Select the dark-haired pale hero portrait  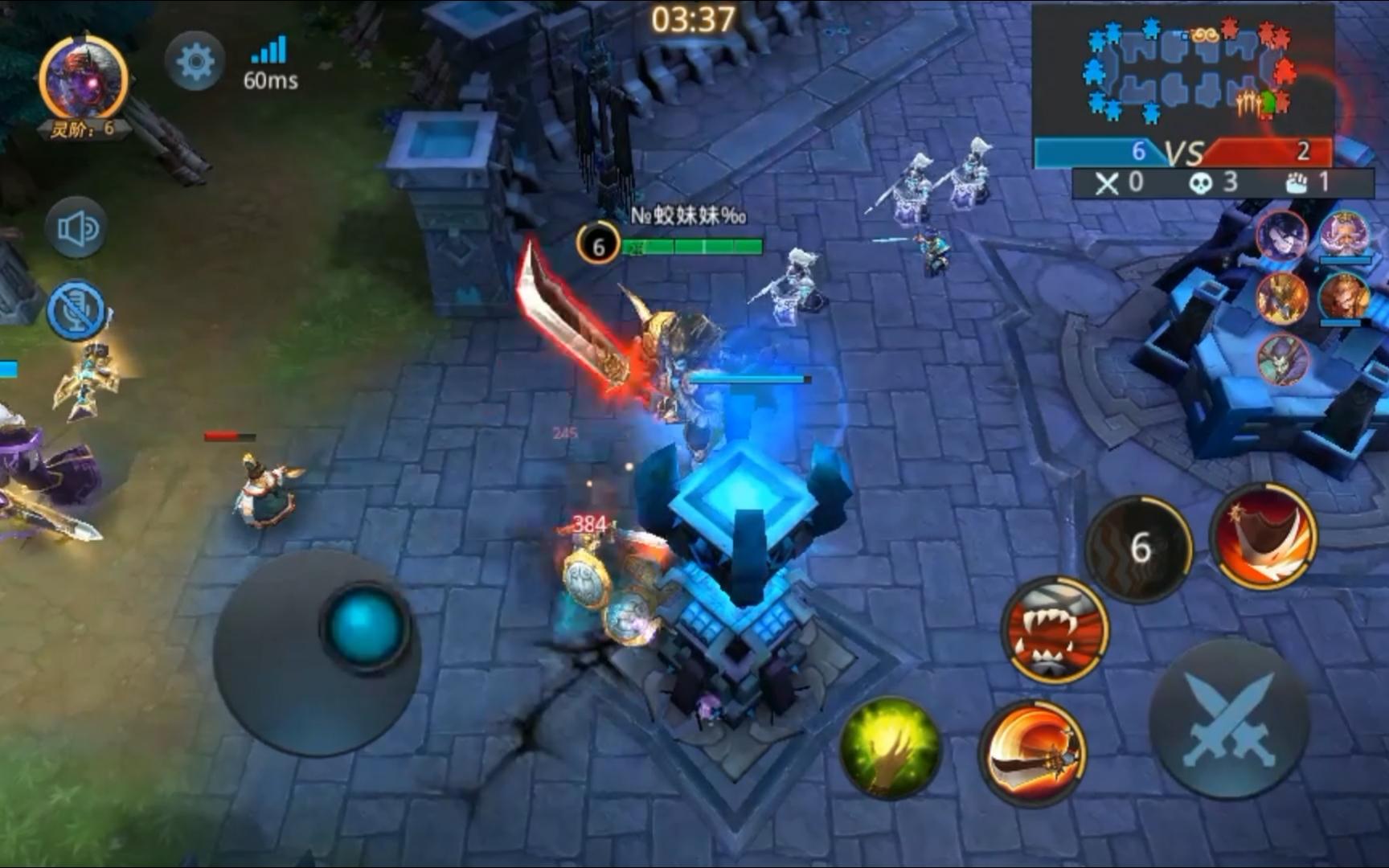point(1282,235)
